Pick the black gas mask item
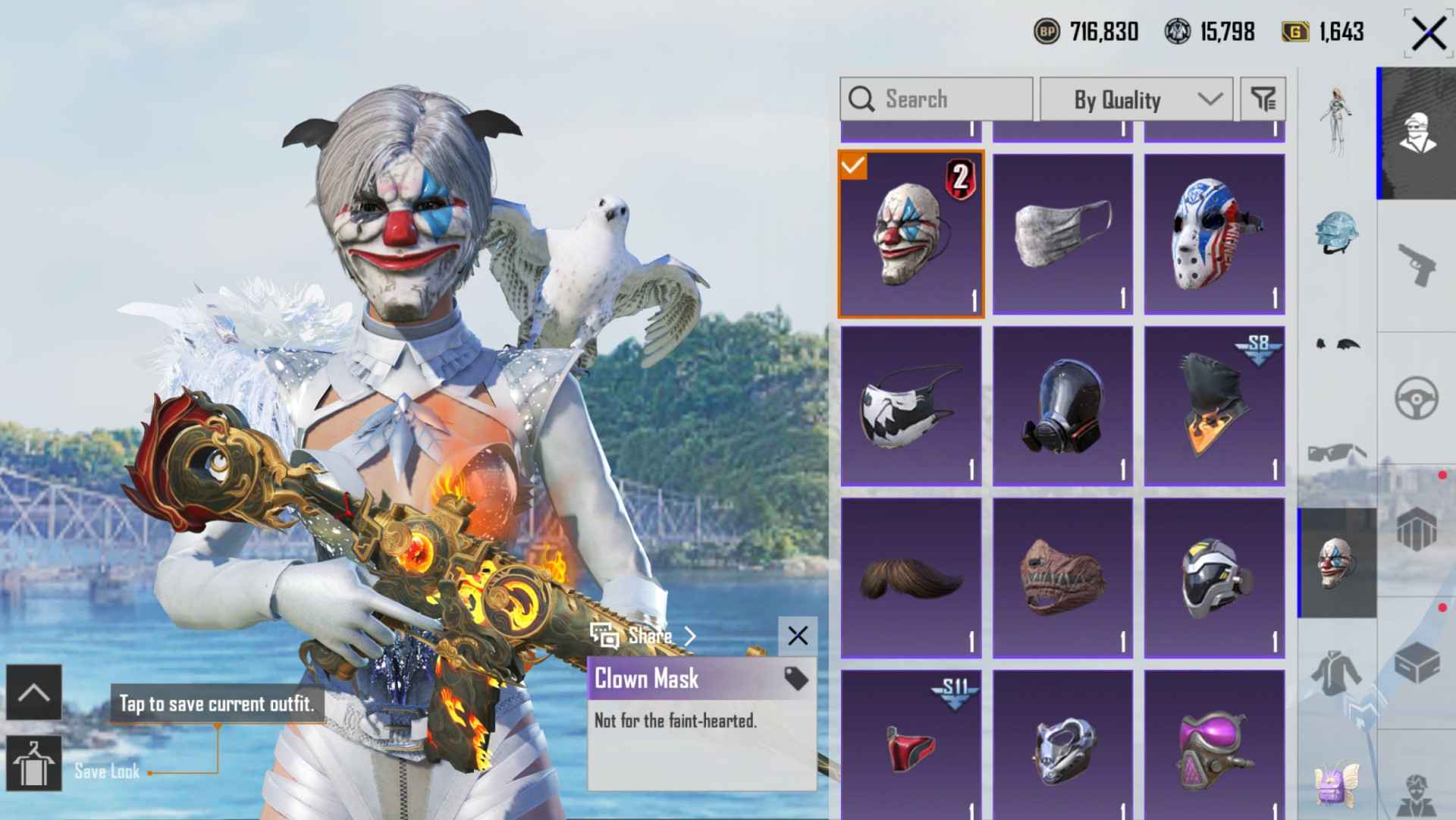The width and height of the screenshot is (1456, 820). [x=1062, y=406]
